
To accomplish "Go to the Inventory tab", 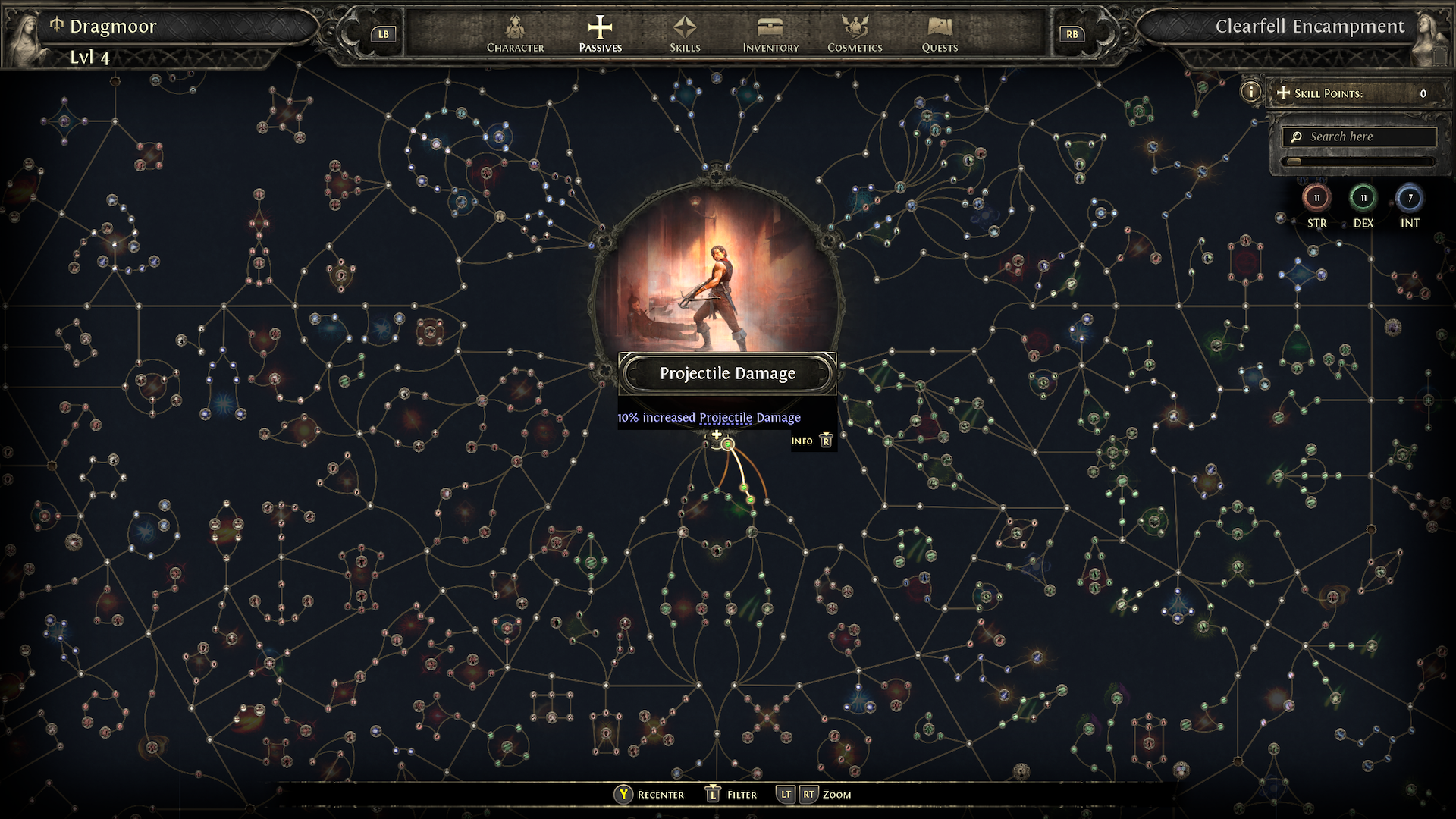I will point(770,34).
